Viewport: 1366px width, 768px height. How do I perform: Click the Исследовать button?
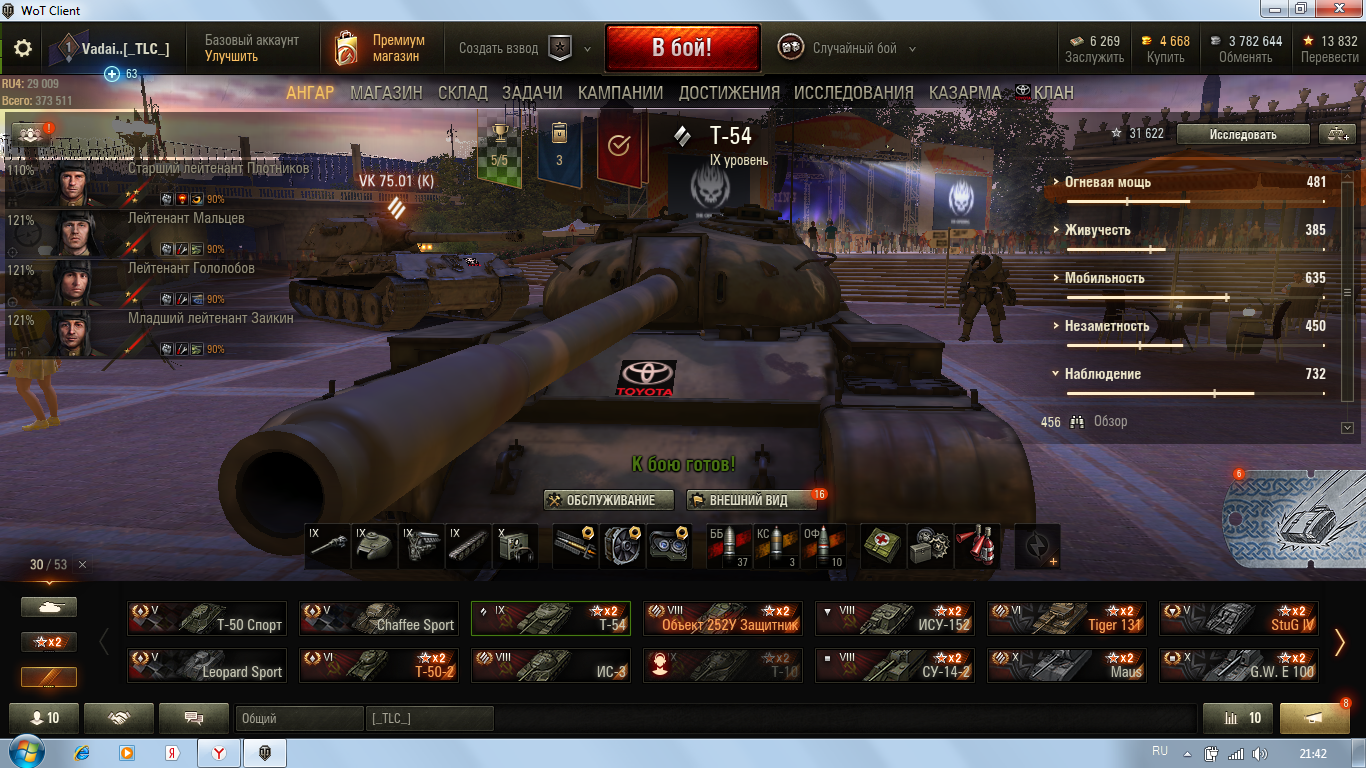(x=1242, y=134)
